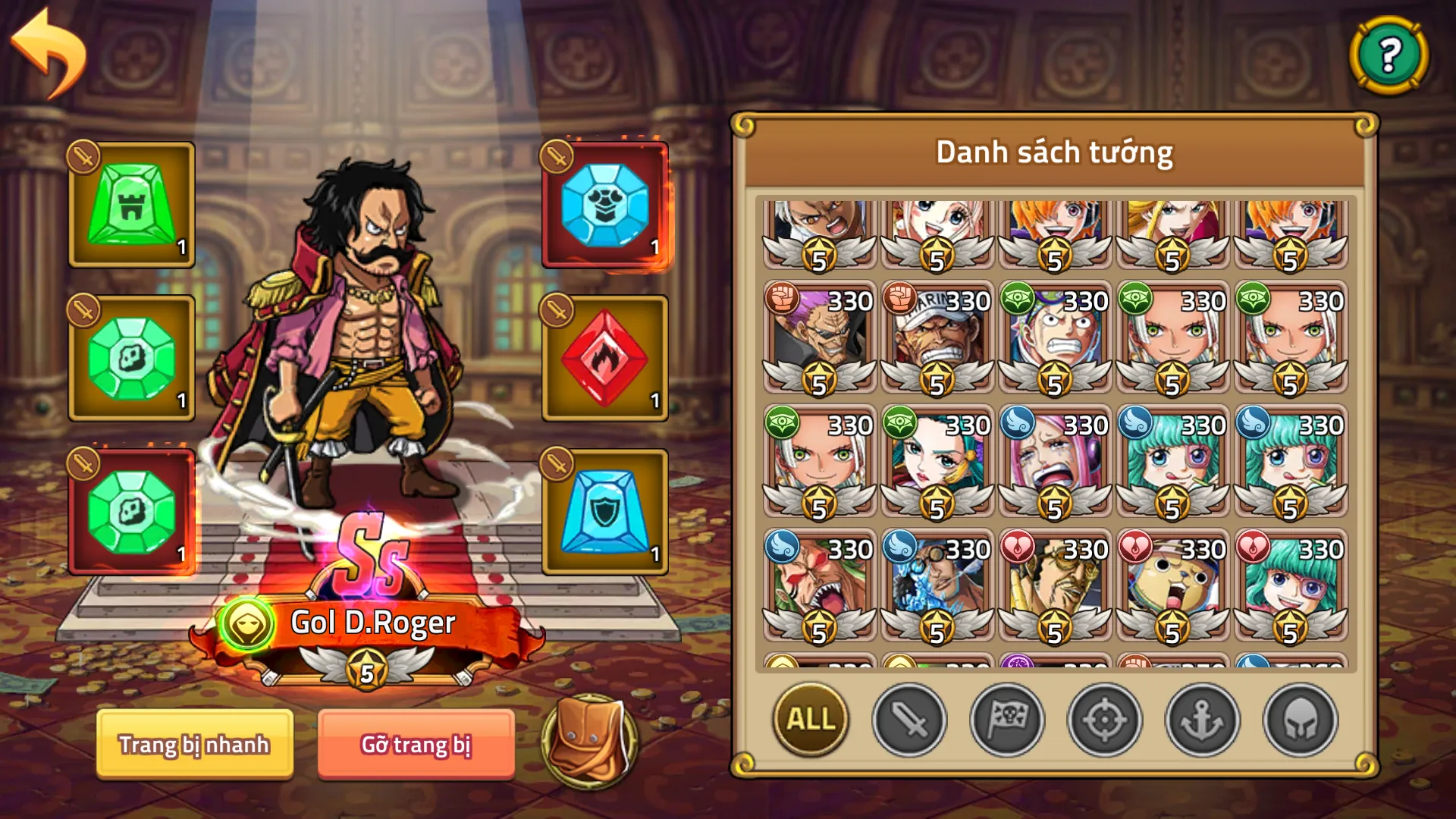Select the sword hero filter
Image resolution: width=1456 pixels, height=819 pixels.
coord(910,720)
